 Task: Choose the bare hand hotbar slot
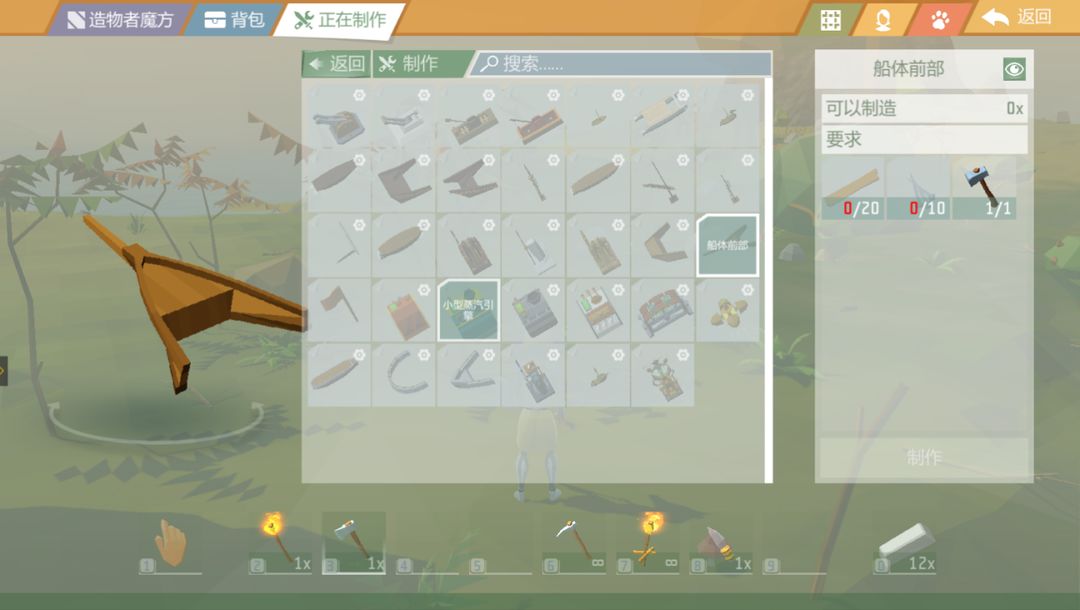[171, 545]
